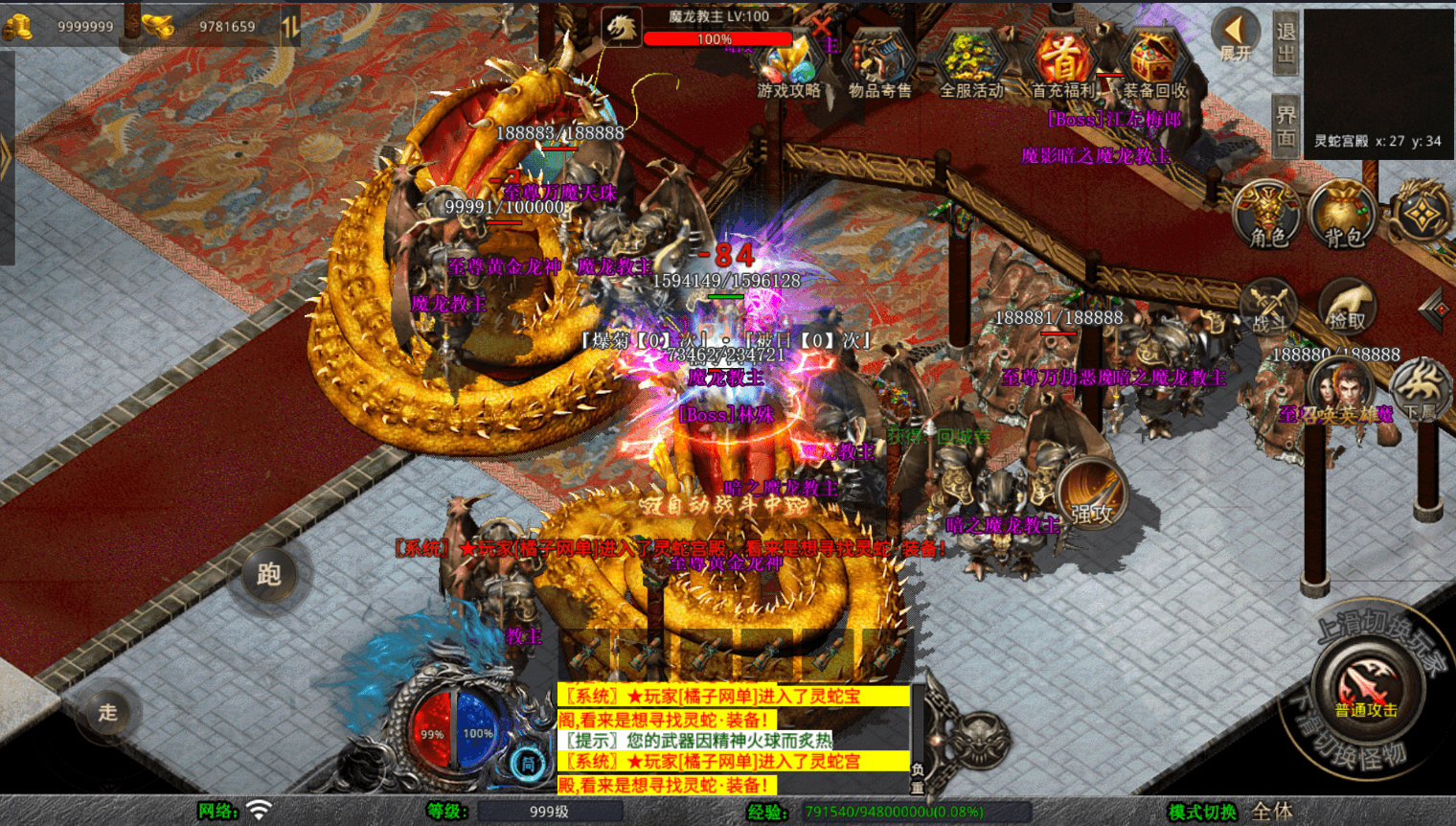
Task: Tap the 捡取 pick-up hand button
Action: tap(1347, 307)
